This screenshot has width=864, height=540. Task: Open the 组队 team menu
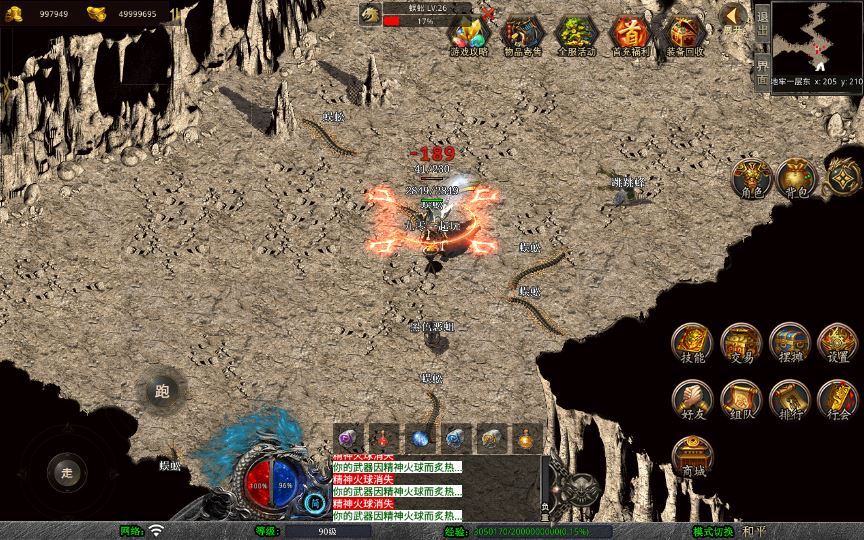(741, 400)
